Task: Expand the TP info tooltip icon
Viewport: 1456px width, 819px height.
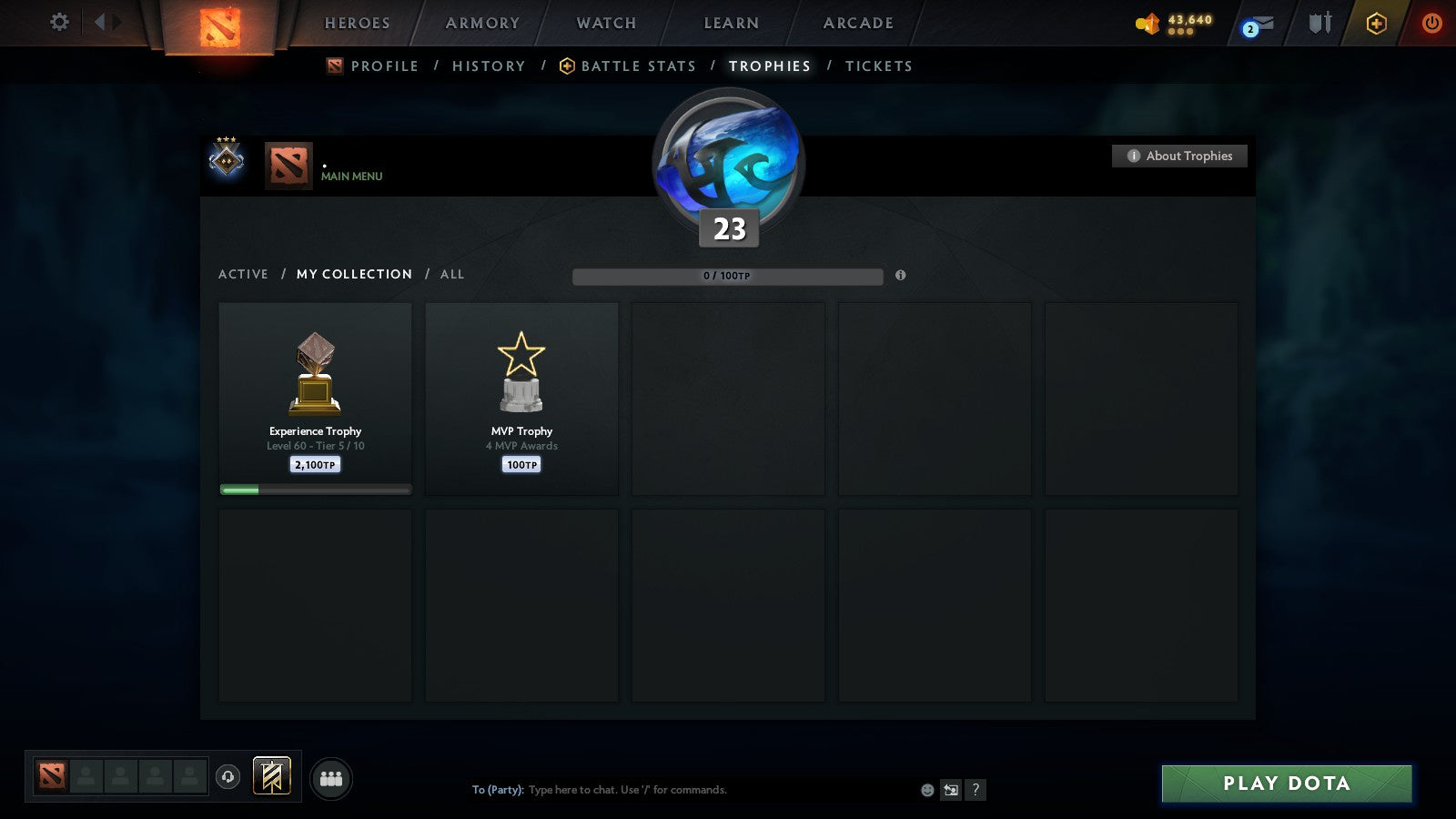Action: tap(900, 276)
